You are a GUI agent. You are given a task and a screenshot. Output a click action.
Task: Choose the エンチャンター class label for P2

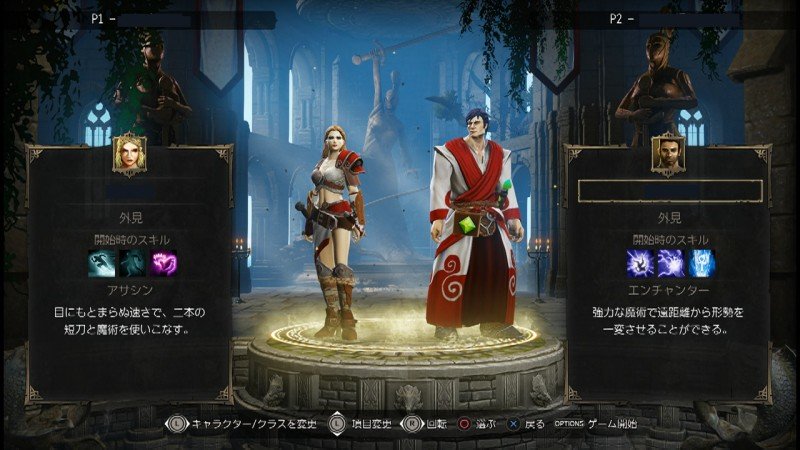(x=669, y=288)
